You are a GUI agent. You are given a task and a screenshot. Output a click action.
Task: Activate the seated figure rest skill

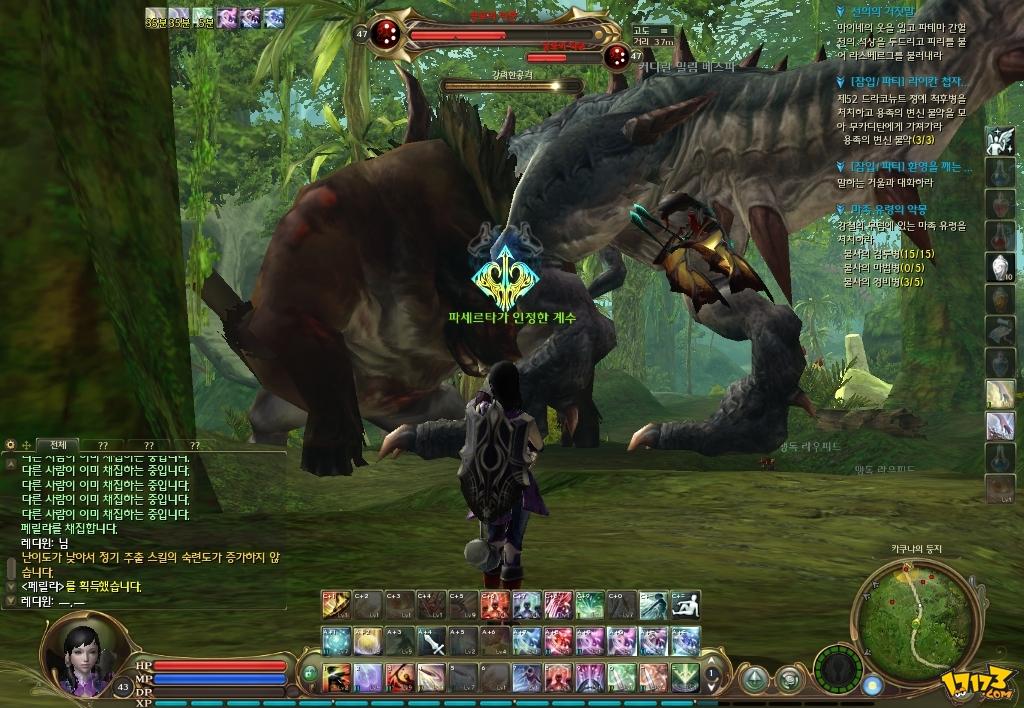(x=685, y=605)
